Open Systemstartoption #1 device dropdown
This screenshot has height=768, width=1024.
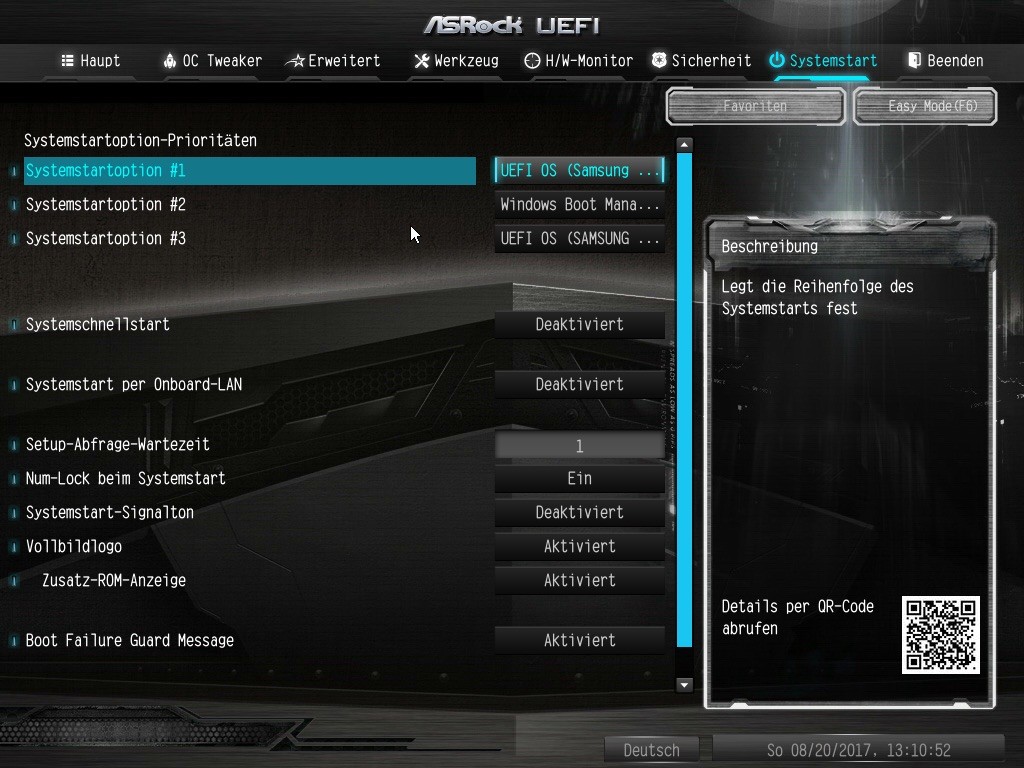pos(580,171)
